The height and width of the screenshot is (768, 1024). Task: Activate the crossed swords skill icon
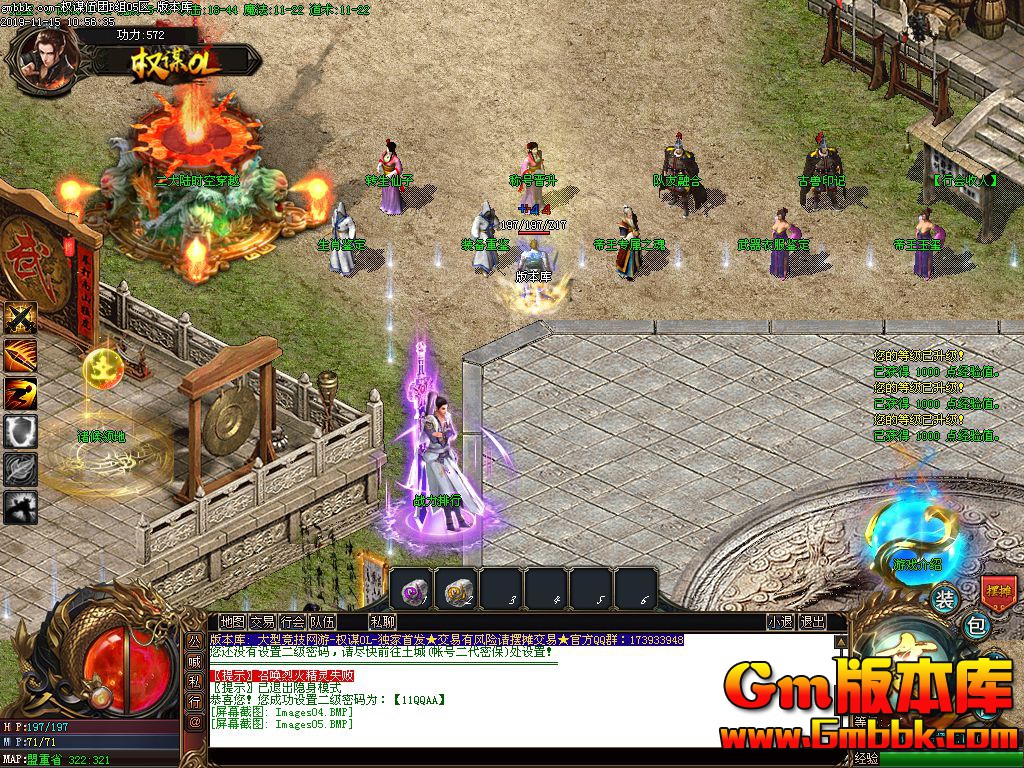20,318
